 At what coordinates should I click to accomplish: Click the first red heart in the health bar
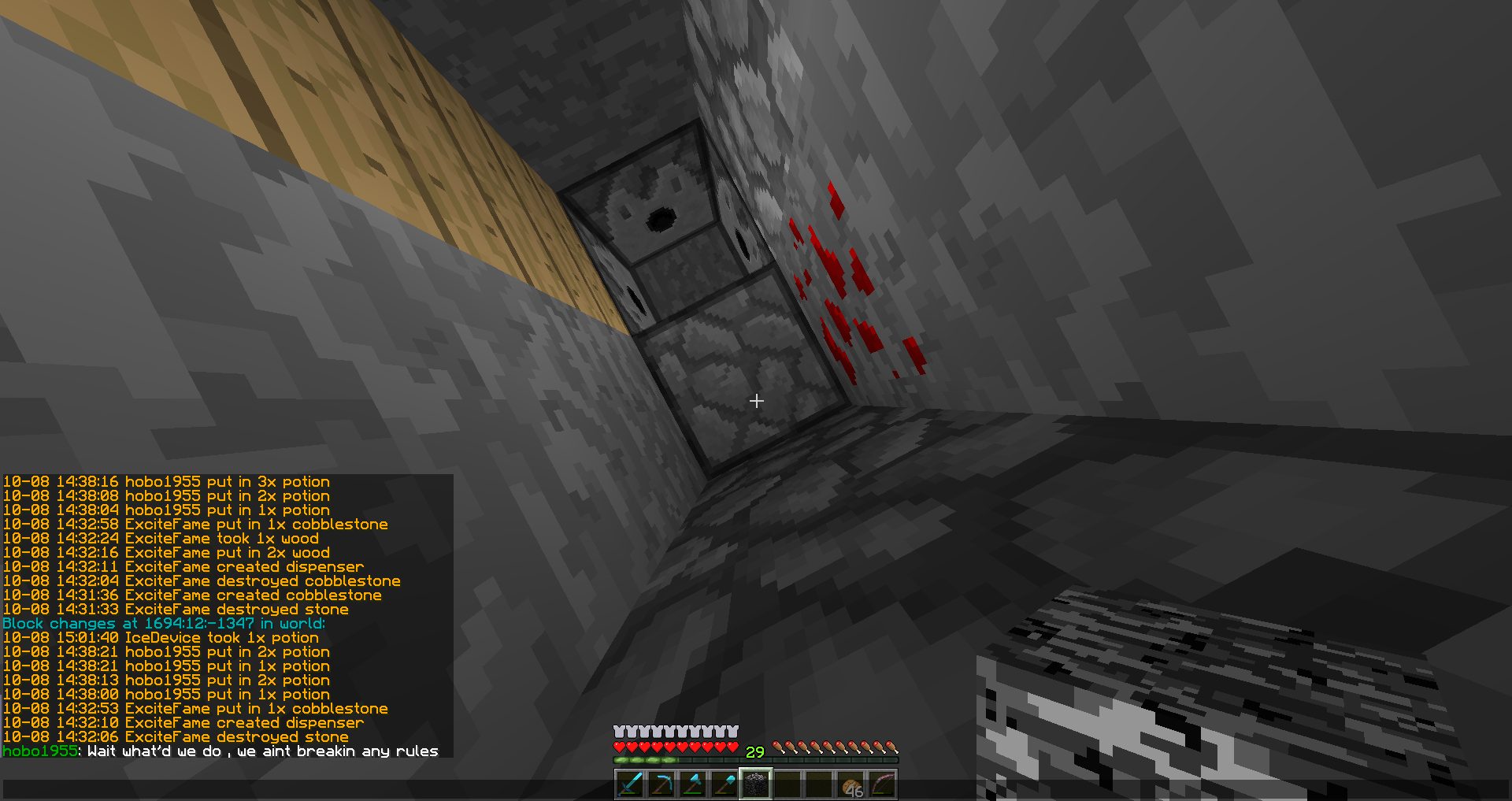[619, 749]
